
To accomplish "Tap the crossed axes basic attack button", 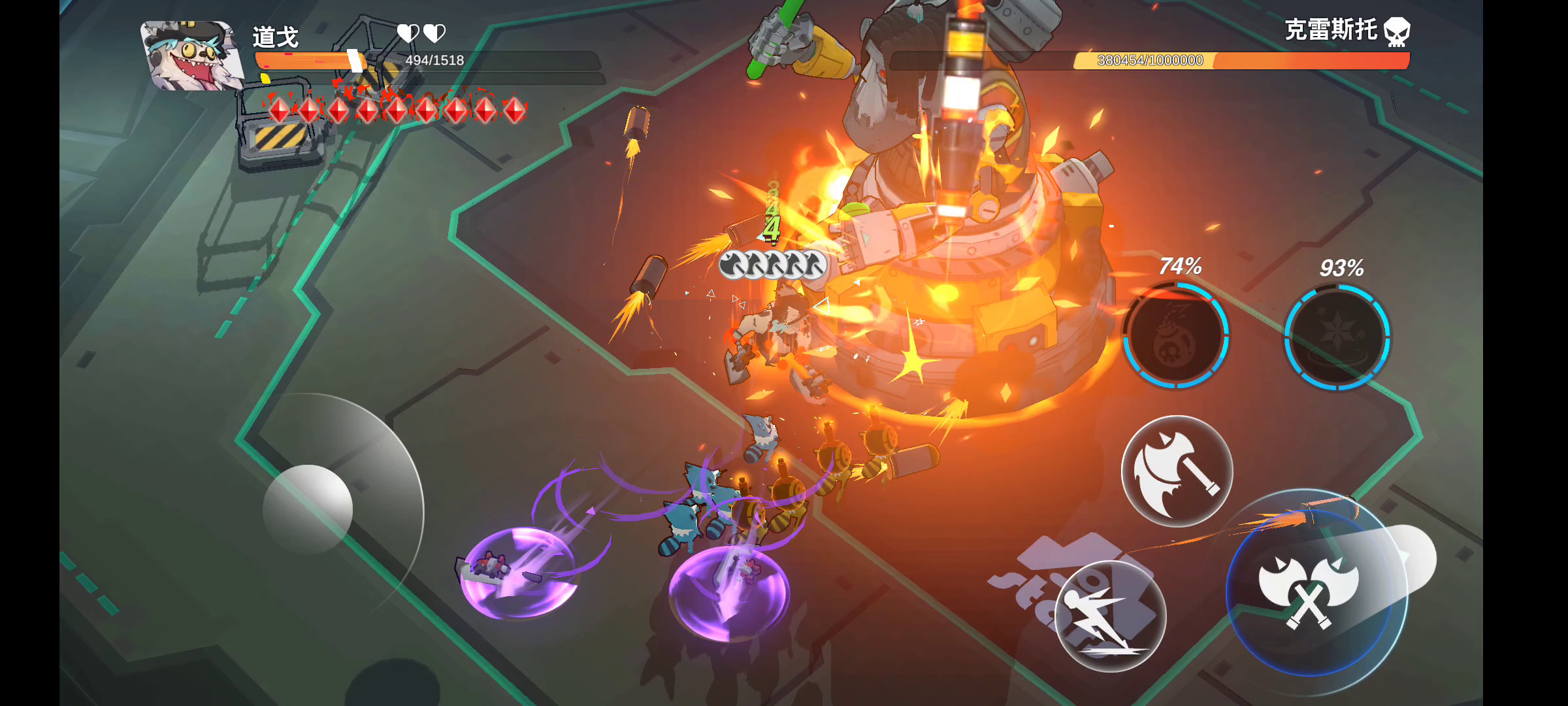I will [1309, 588].
